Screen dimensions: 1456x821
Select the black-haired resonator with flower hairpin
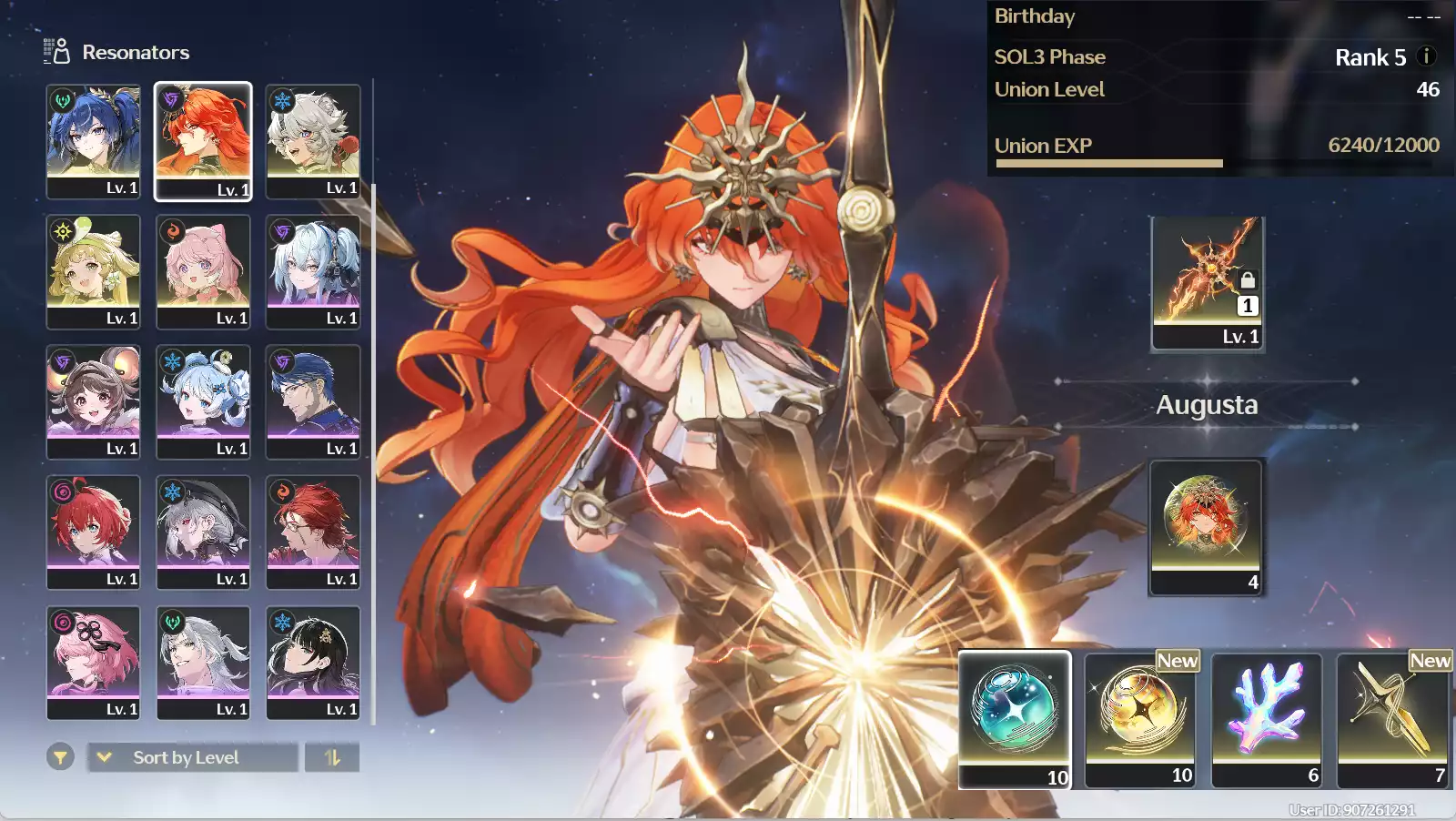point(313,663)
